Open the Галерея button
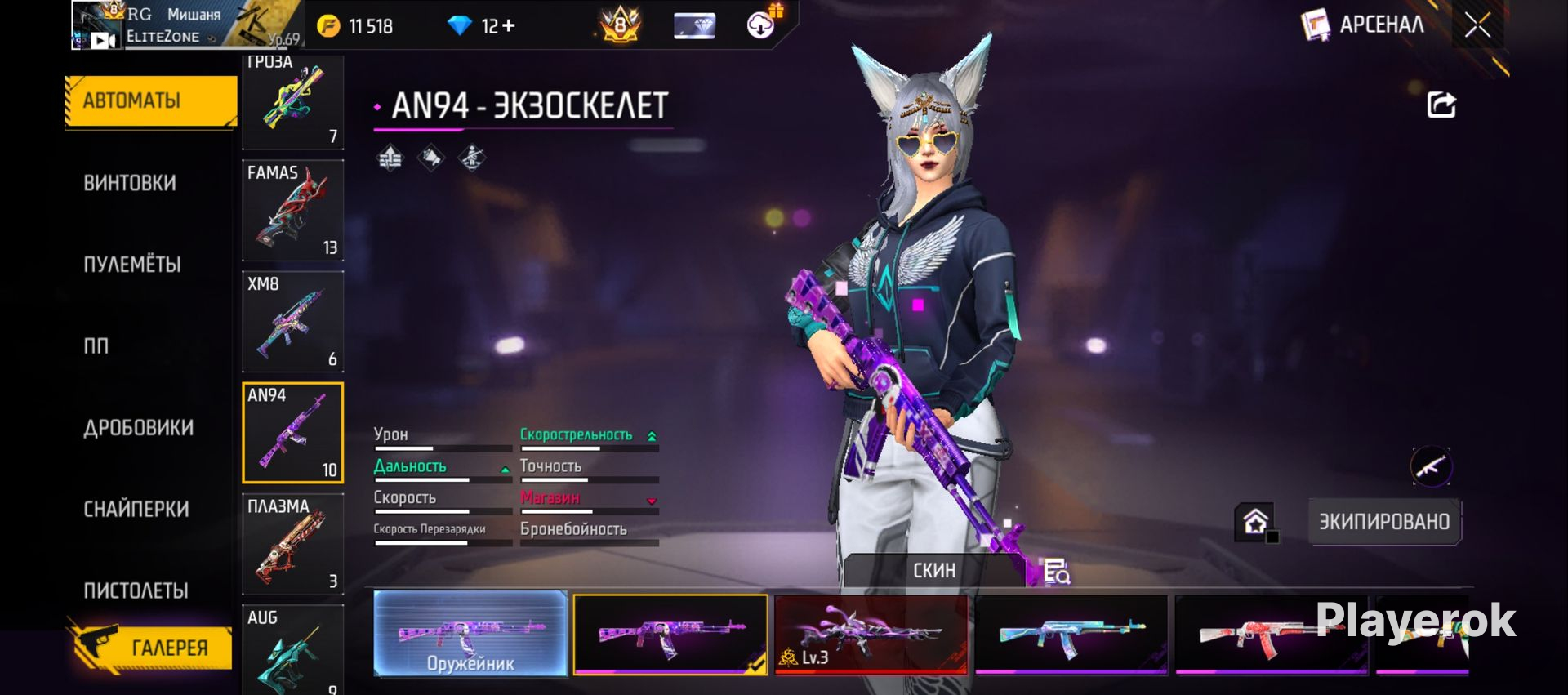 (x=151, y=647)
